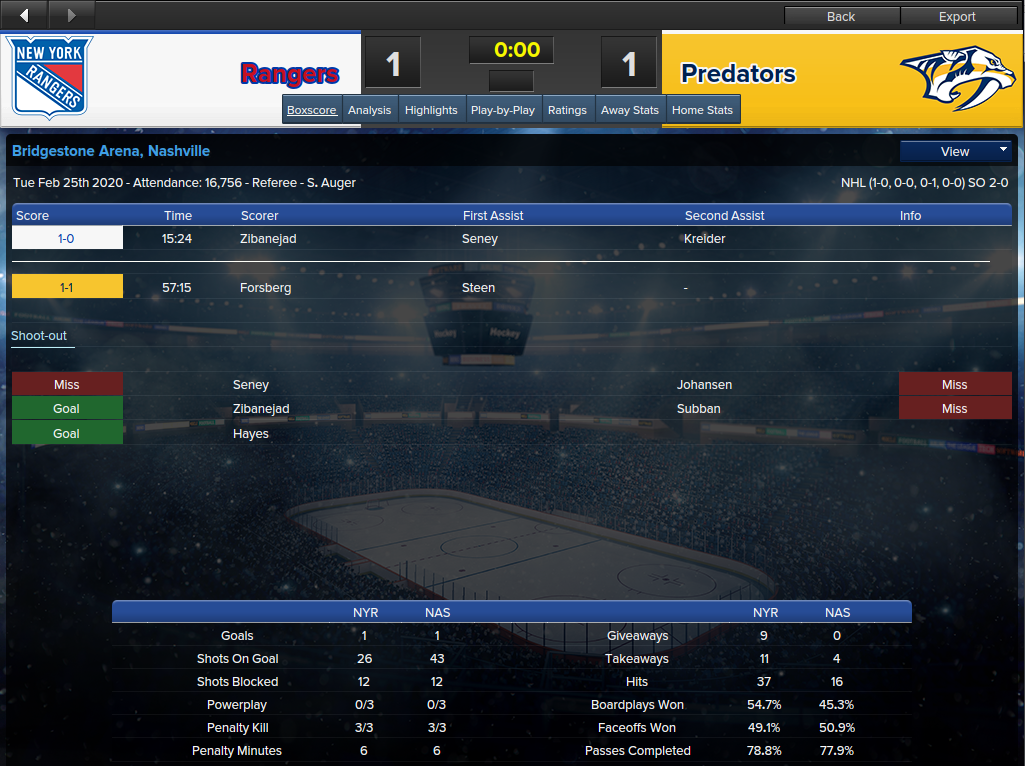Open the View dropdown
The image size is (1025, 766).
(x=956, y=152)
